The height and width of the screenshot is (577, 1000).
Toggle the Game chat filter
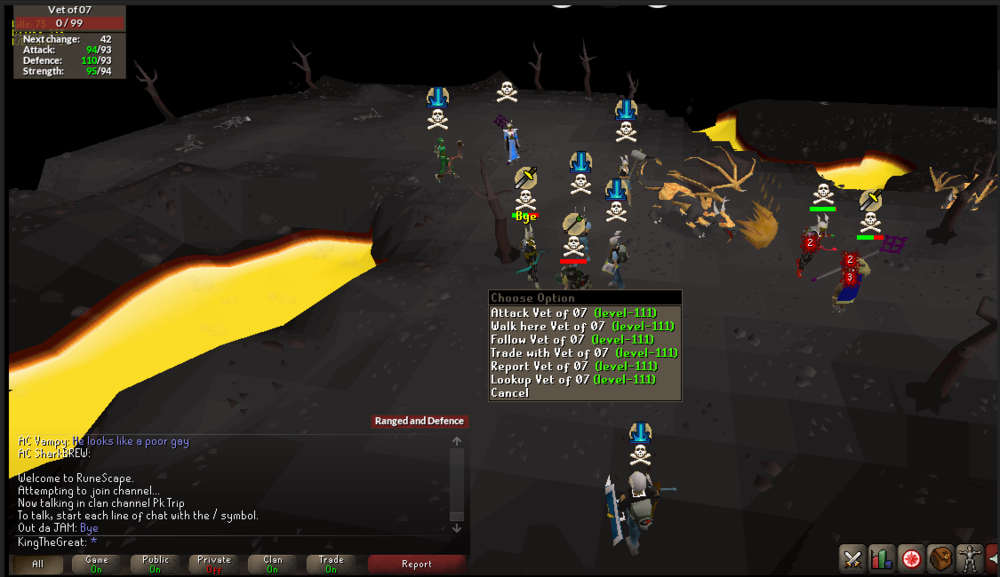[97, 564]
